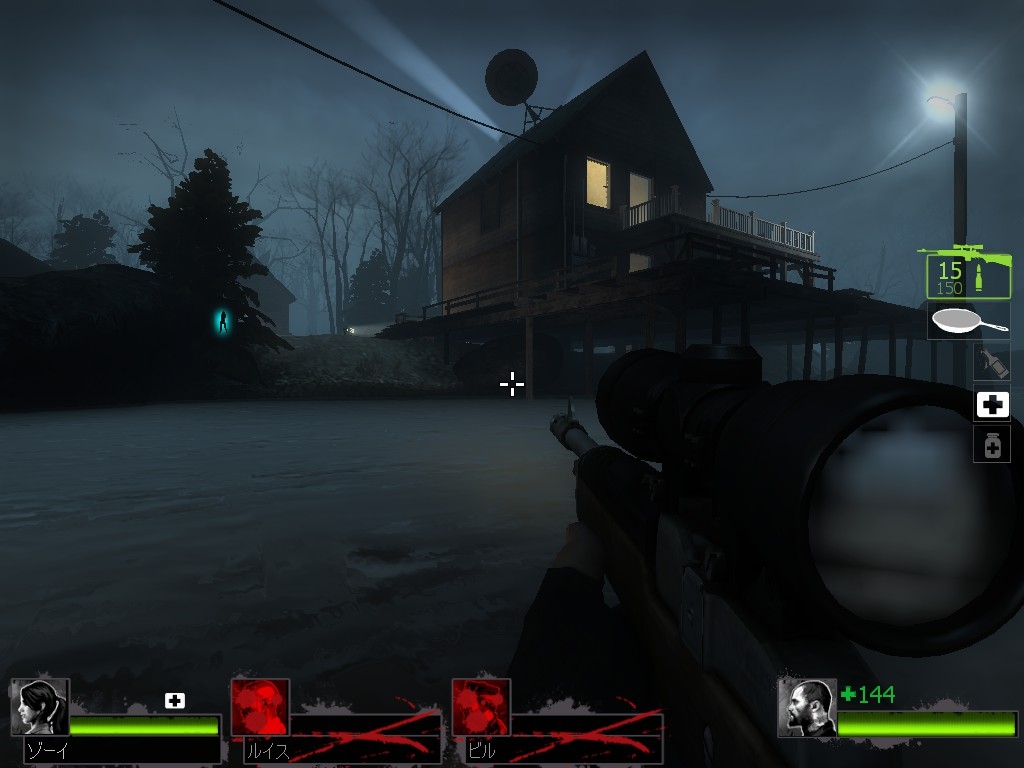Viewport: 1024px width, 768px height.
Task: Click your own survivor portrait
Action: click(x=807, y=707)
